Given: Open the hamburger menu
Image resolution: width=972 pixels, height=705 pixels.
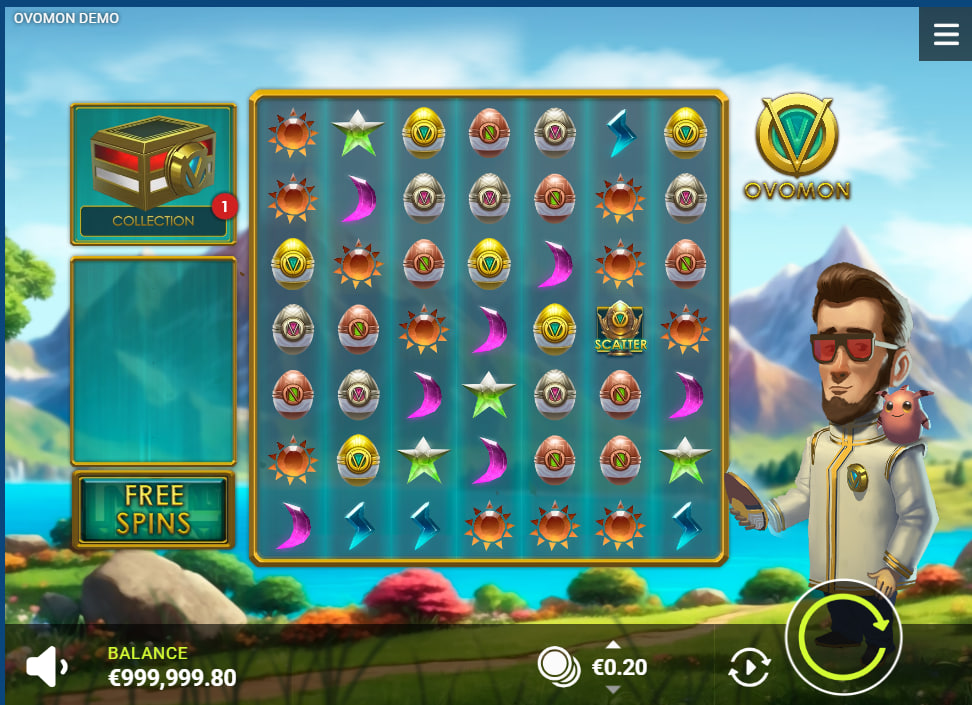Looking at the screenshot, I should pos(945,34).
